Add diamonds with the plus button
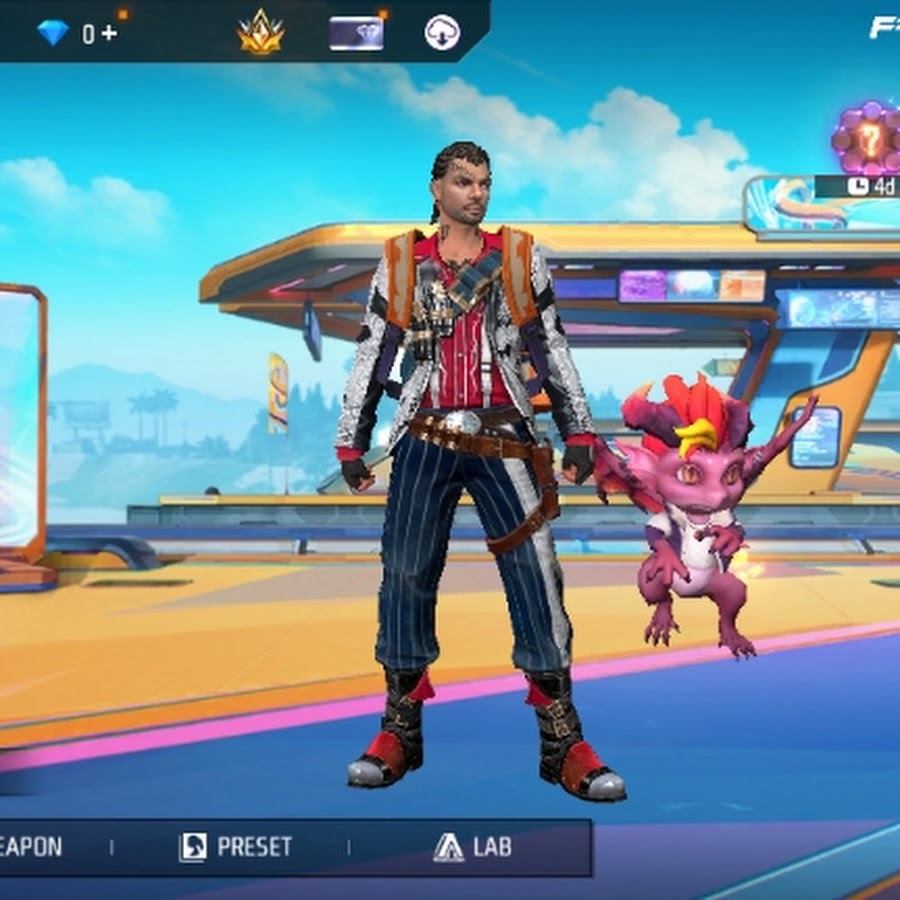Screen dimensions: 900x900 [x=107, y=33]
